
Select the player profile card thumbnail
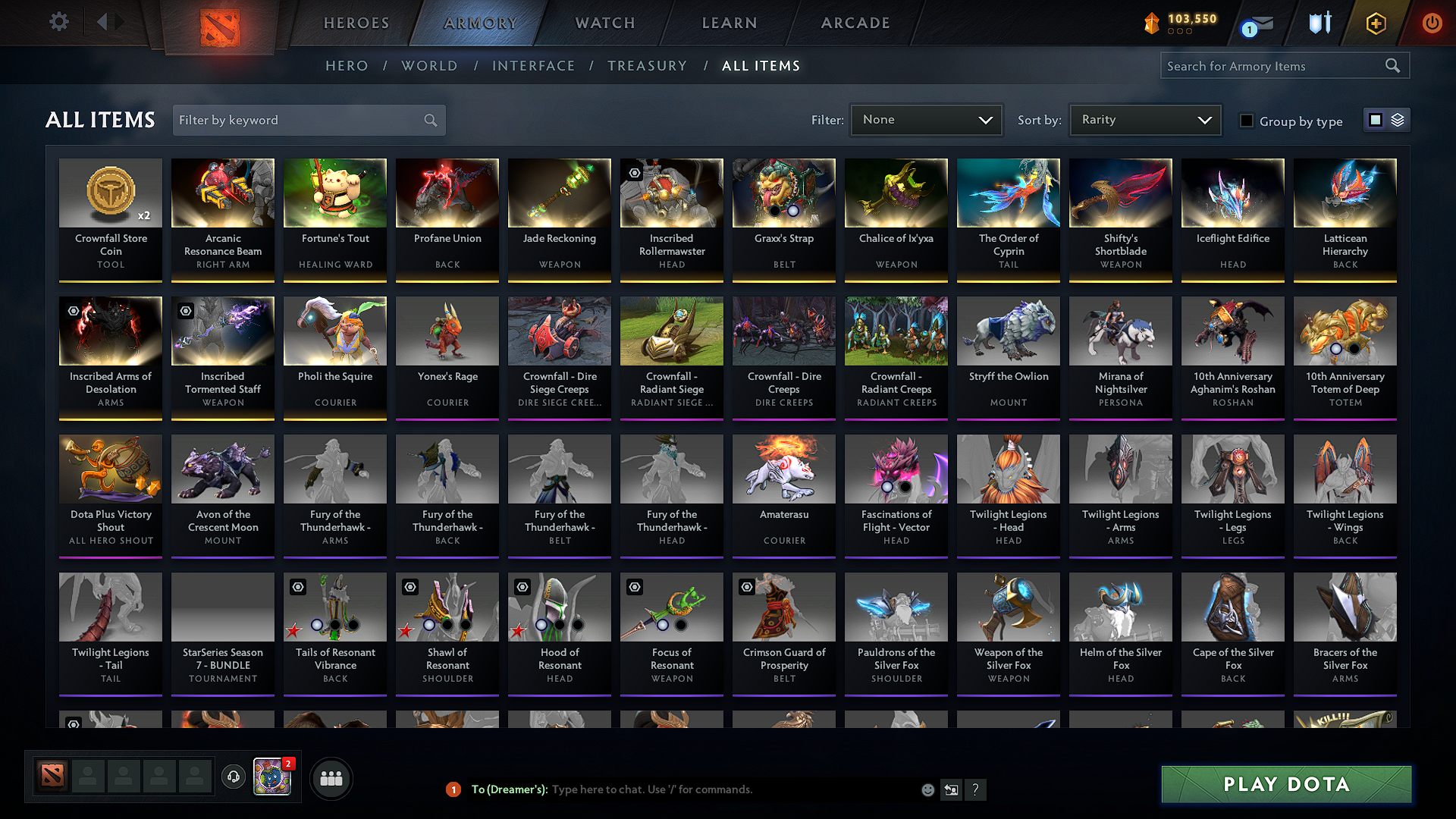[x=271, y=777]
